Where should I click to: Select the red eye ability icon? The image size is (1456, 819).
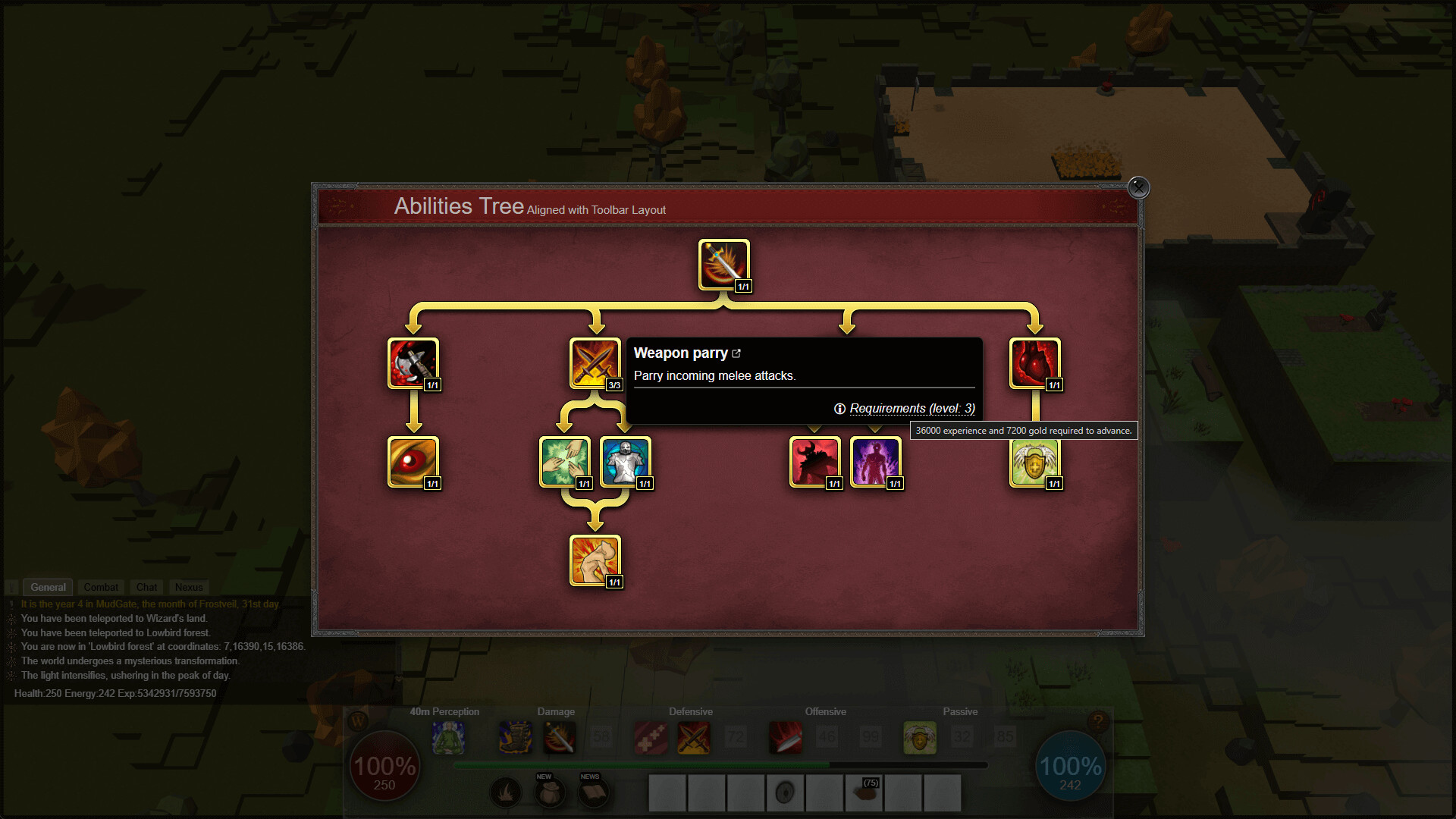pyautogui.click(x=414, y=461)
